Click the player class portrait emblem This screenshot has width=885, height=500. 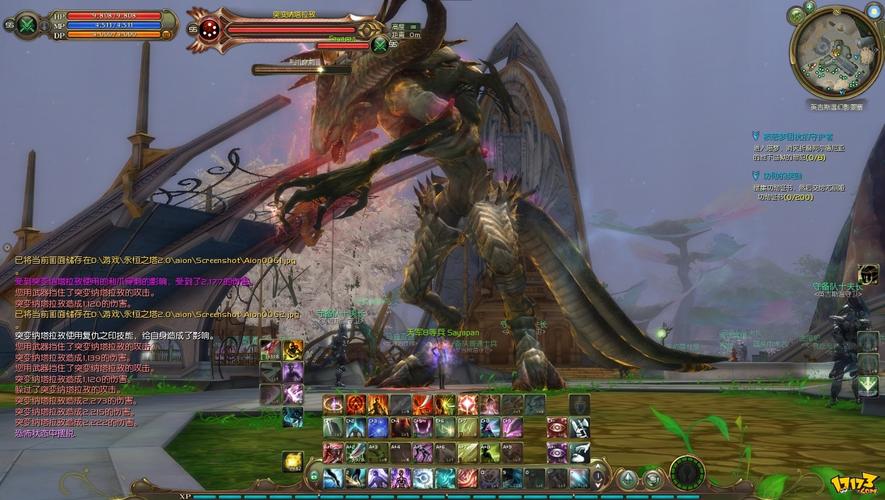(x=27, y=24)
